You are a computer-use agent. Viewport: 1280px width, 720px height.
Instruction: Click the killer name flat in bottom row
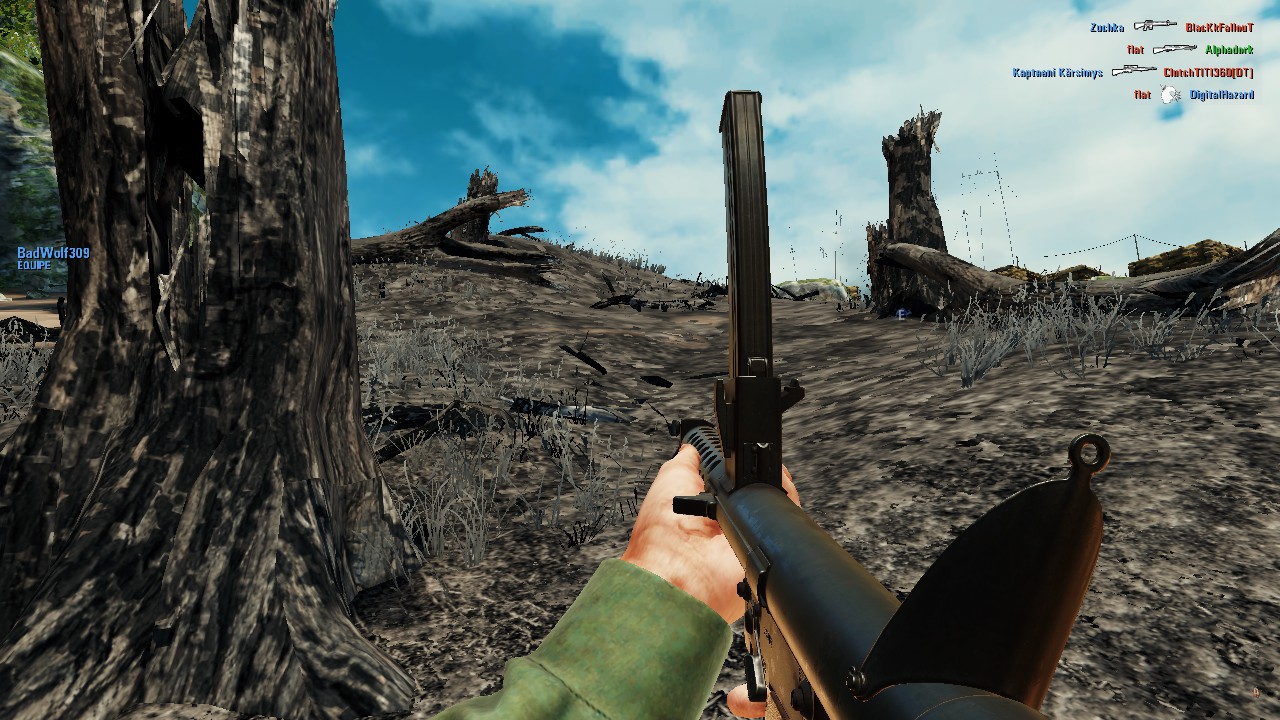(x=1141, y=95)
